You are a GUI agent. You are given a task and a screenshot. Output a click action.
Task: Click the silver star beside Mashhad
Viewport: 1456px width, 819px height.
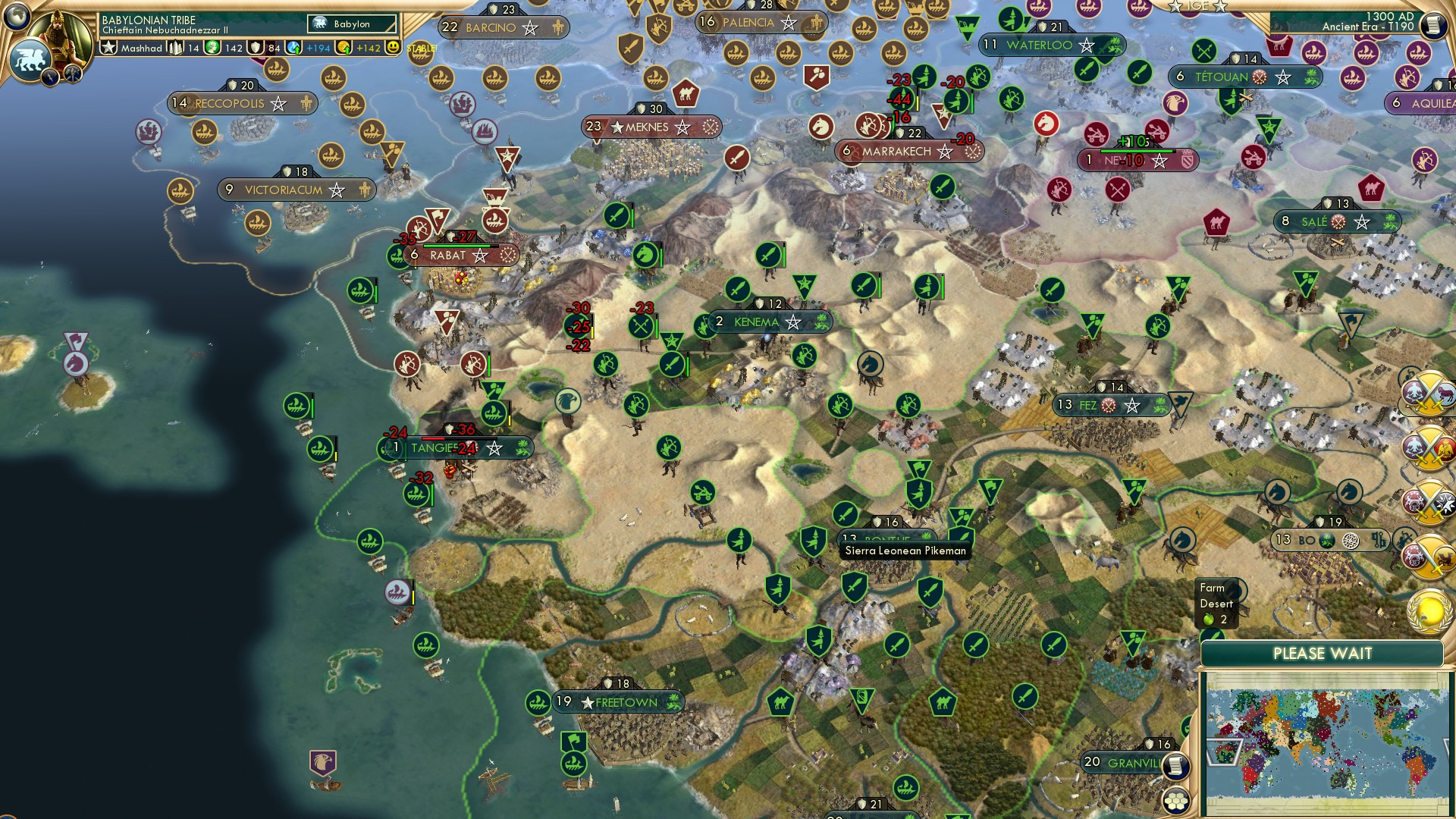click(x=109, y=48)
